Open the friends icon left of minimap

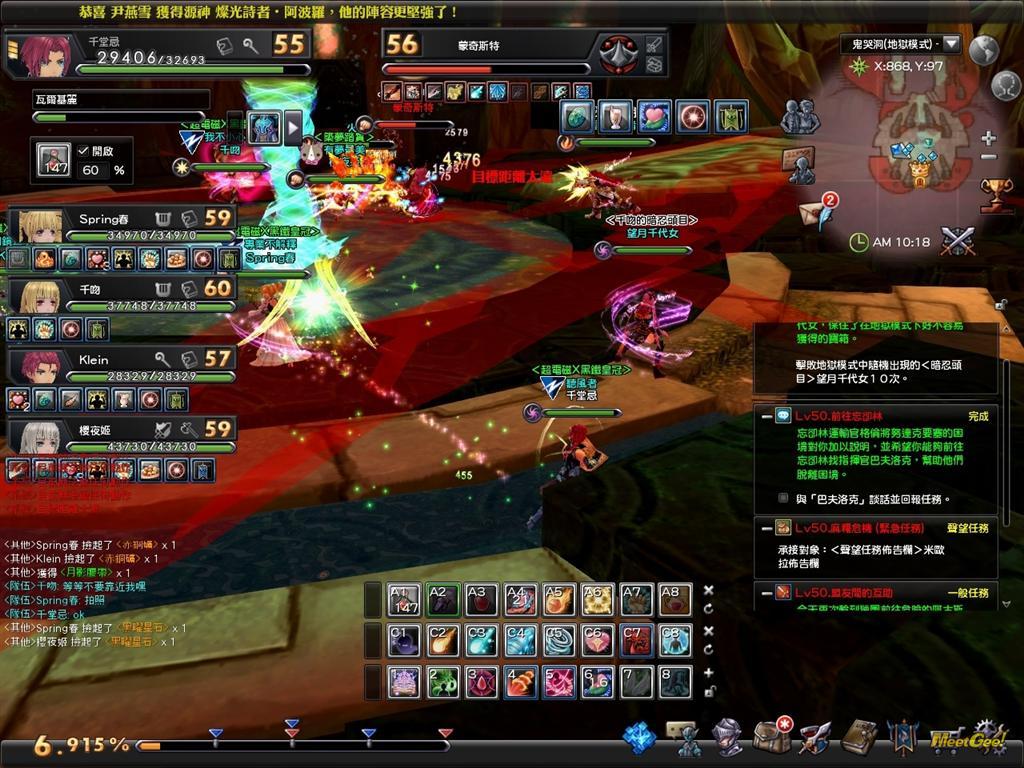point(799,117)
